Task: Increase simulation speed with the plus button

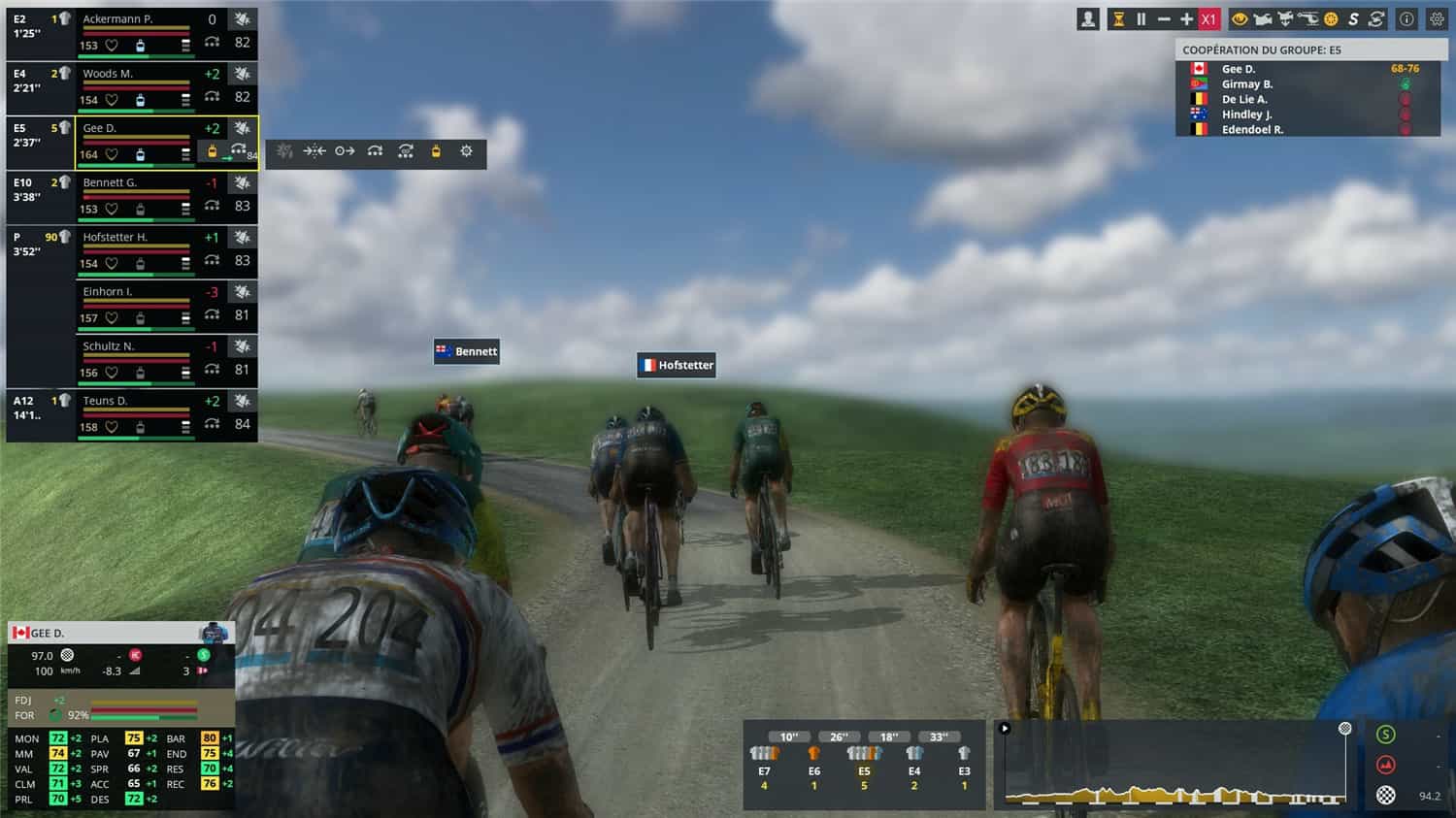Action: 1186,18
